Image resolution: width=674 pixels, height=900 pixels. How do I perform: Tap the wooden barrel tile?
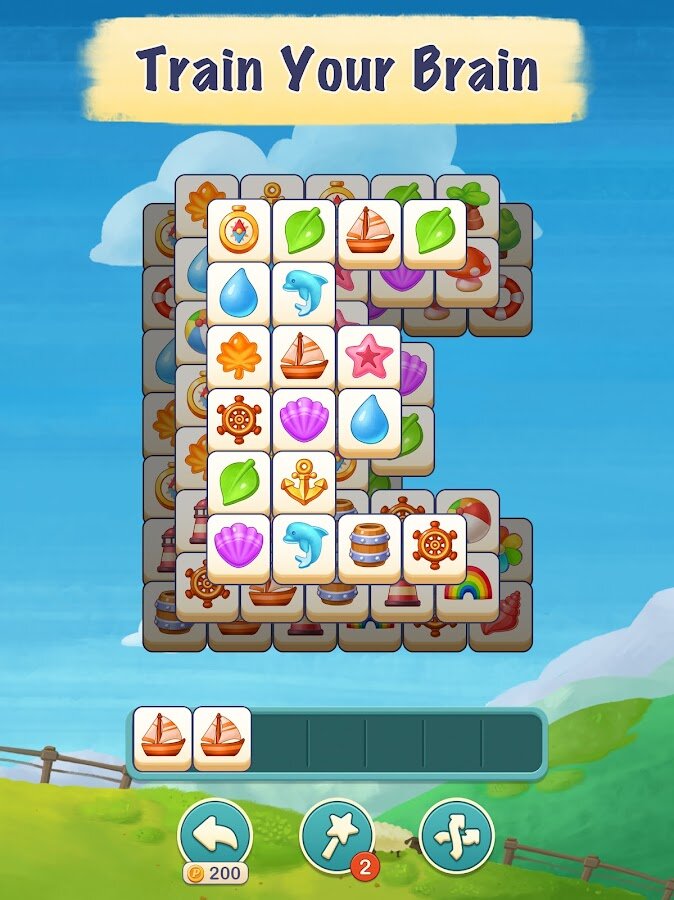coord(368,545)
